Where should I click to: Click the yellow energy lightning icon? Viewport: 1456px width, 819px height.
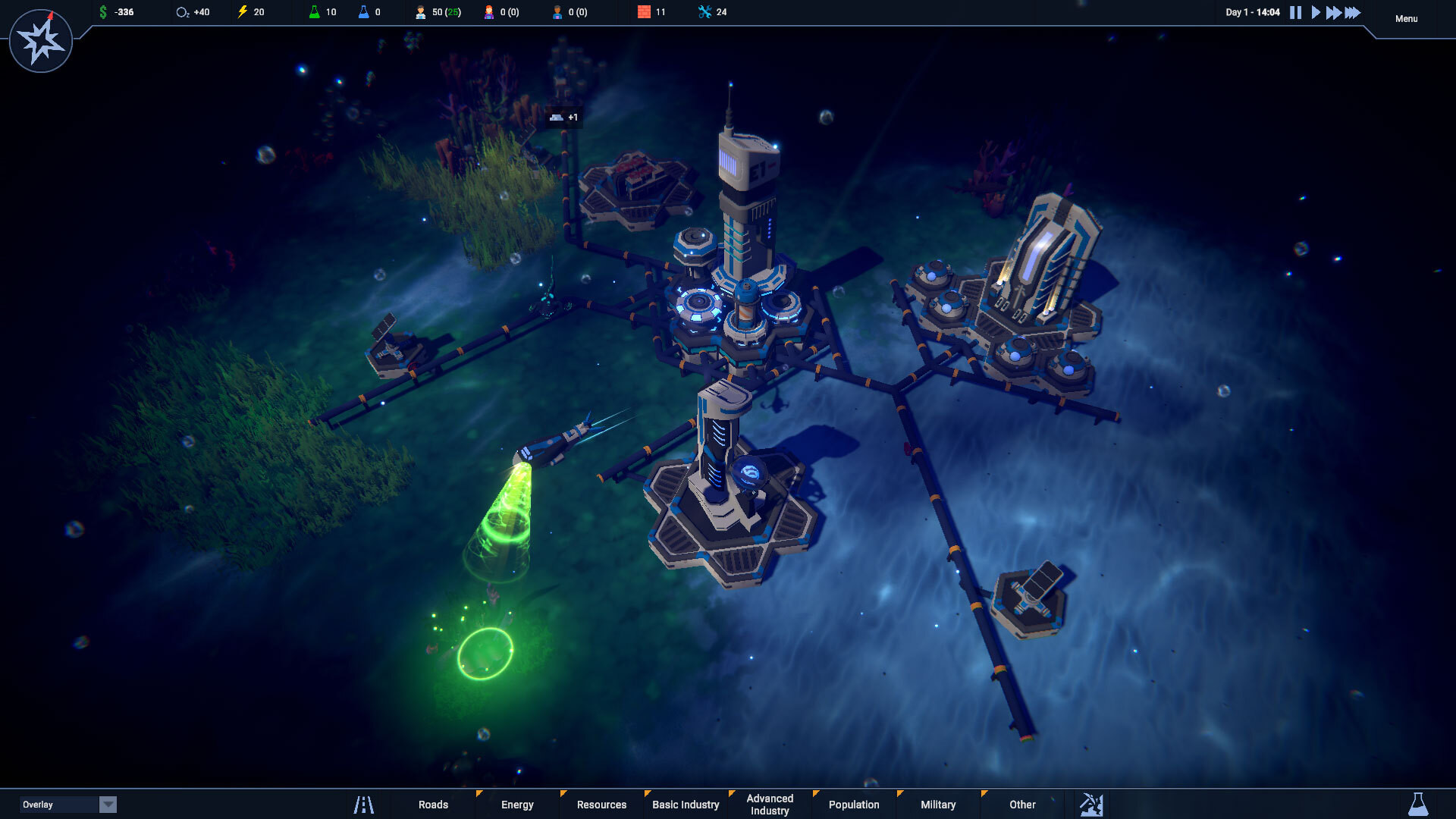pos(243,11)
